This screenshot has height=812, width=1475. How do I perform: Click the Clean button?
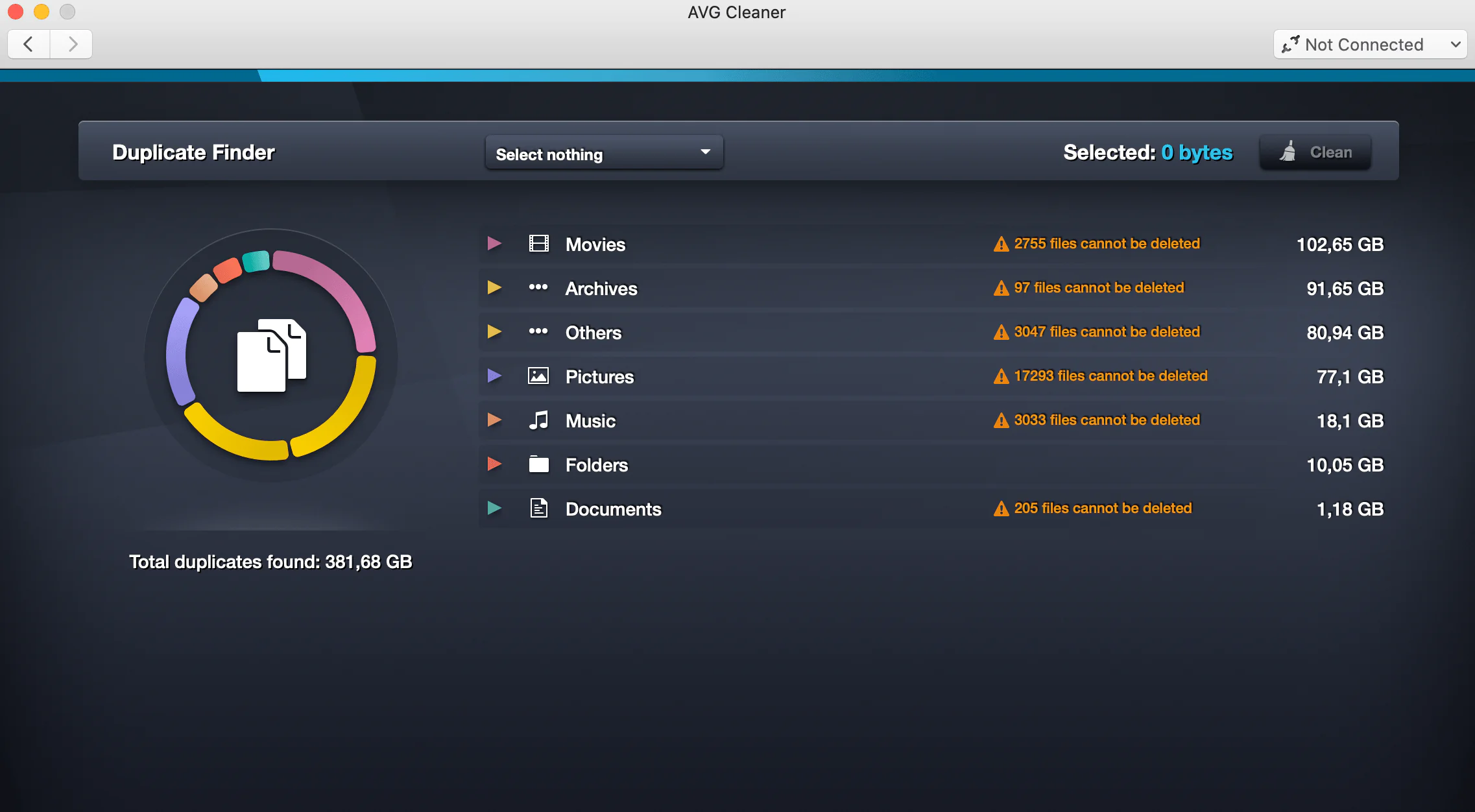1315,152
